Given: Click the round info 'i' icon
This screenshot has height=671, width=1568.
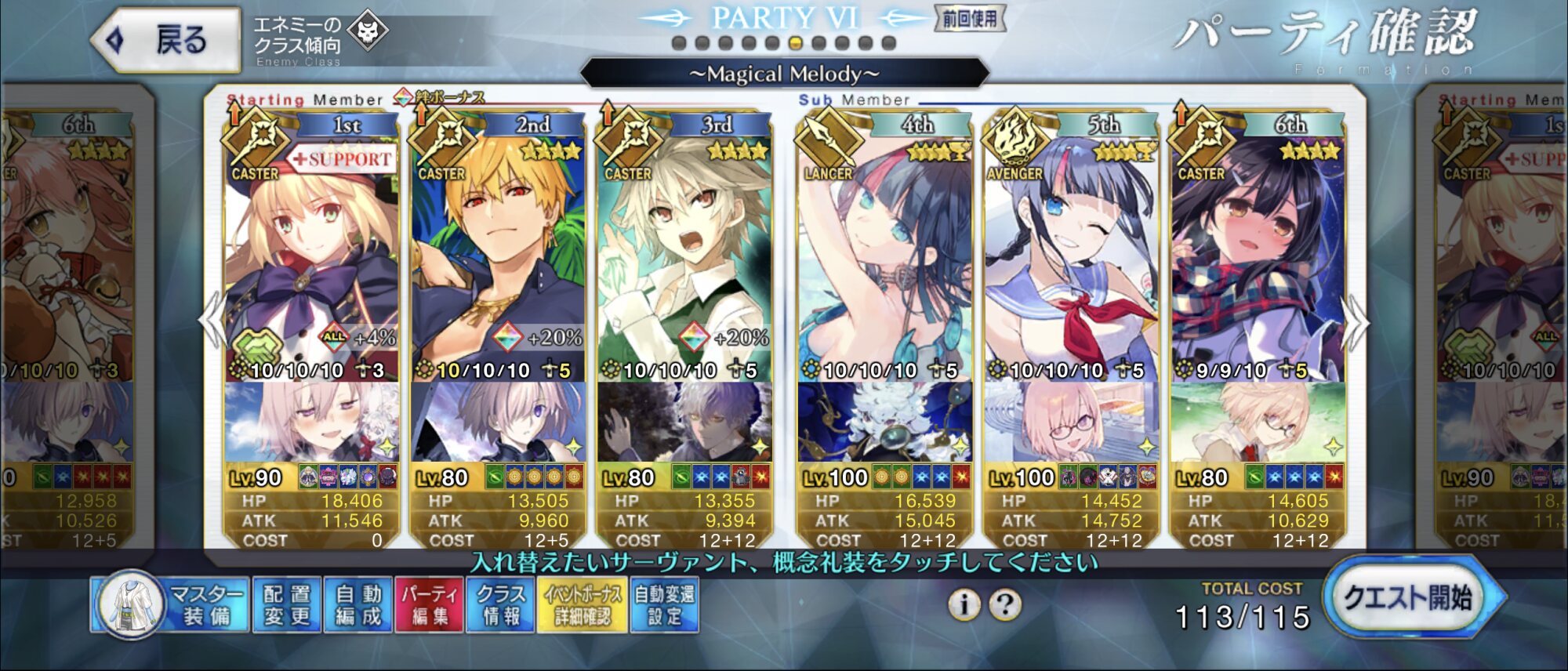Looking at the screenshot, I should [x=964, y=604].
